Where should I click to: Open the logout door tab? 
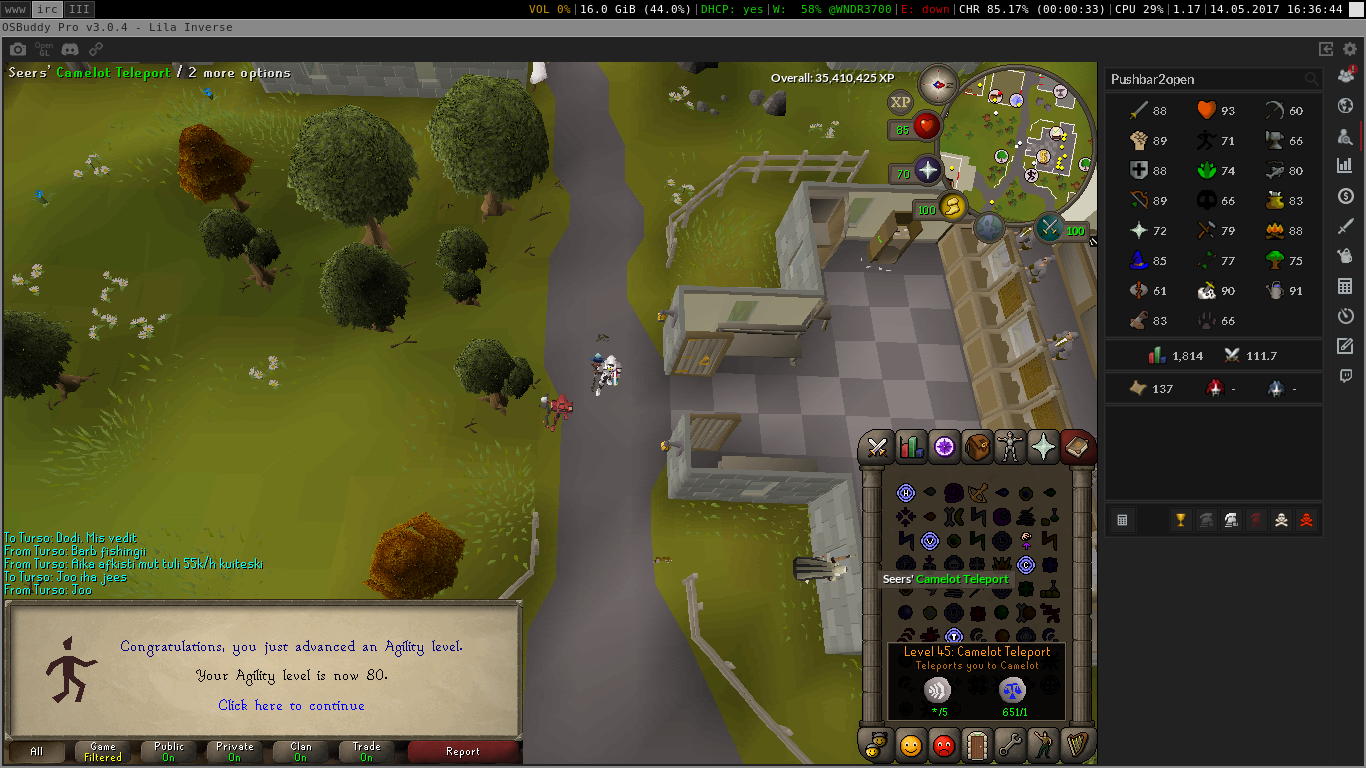[977, 745]
